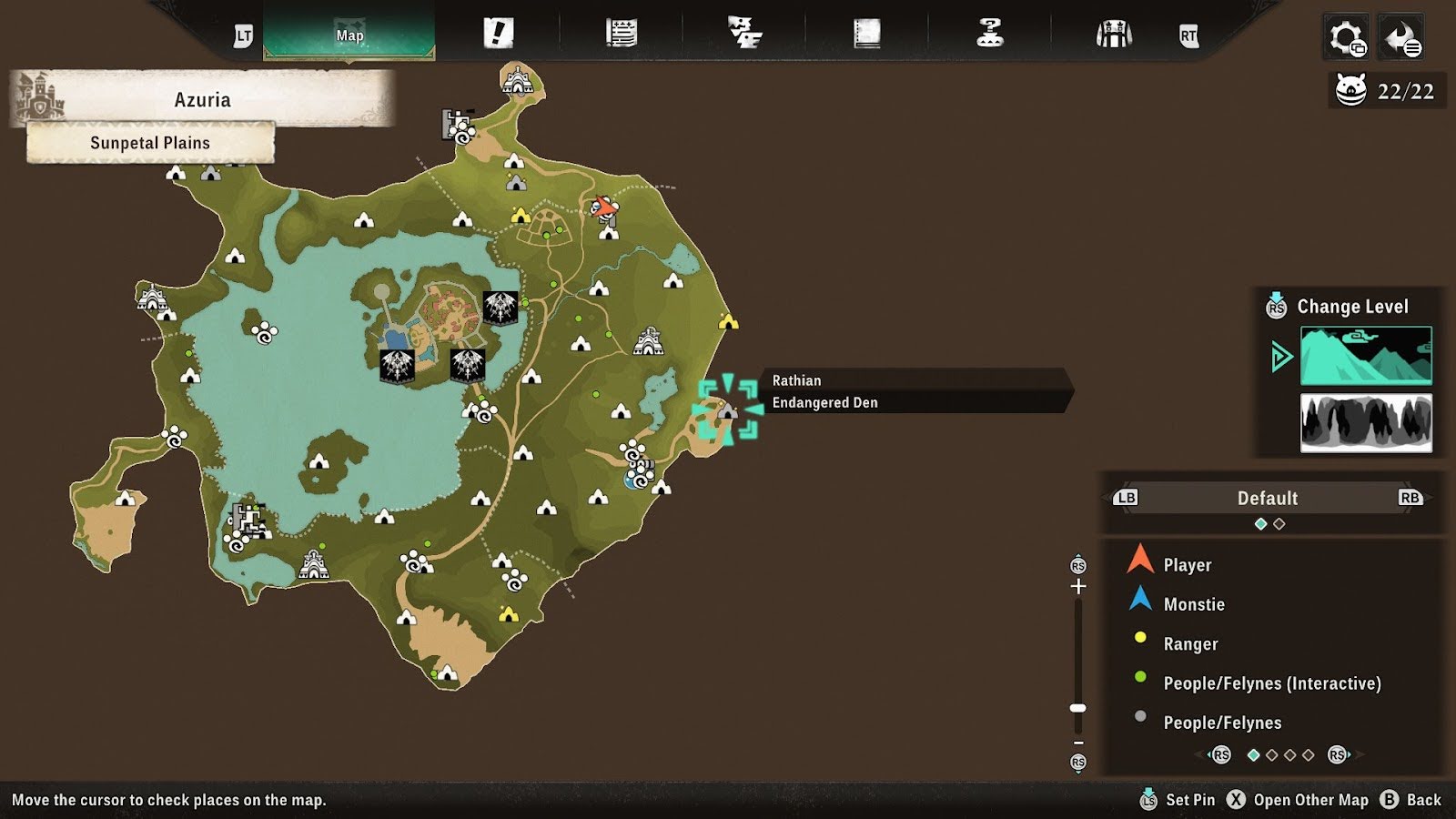The height and width of the screenshot is (819, 1456).
Task: Select the Map tab
Action: pos(349,35)
